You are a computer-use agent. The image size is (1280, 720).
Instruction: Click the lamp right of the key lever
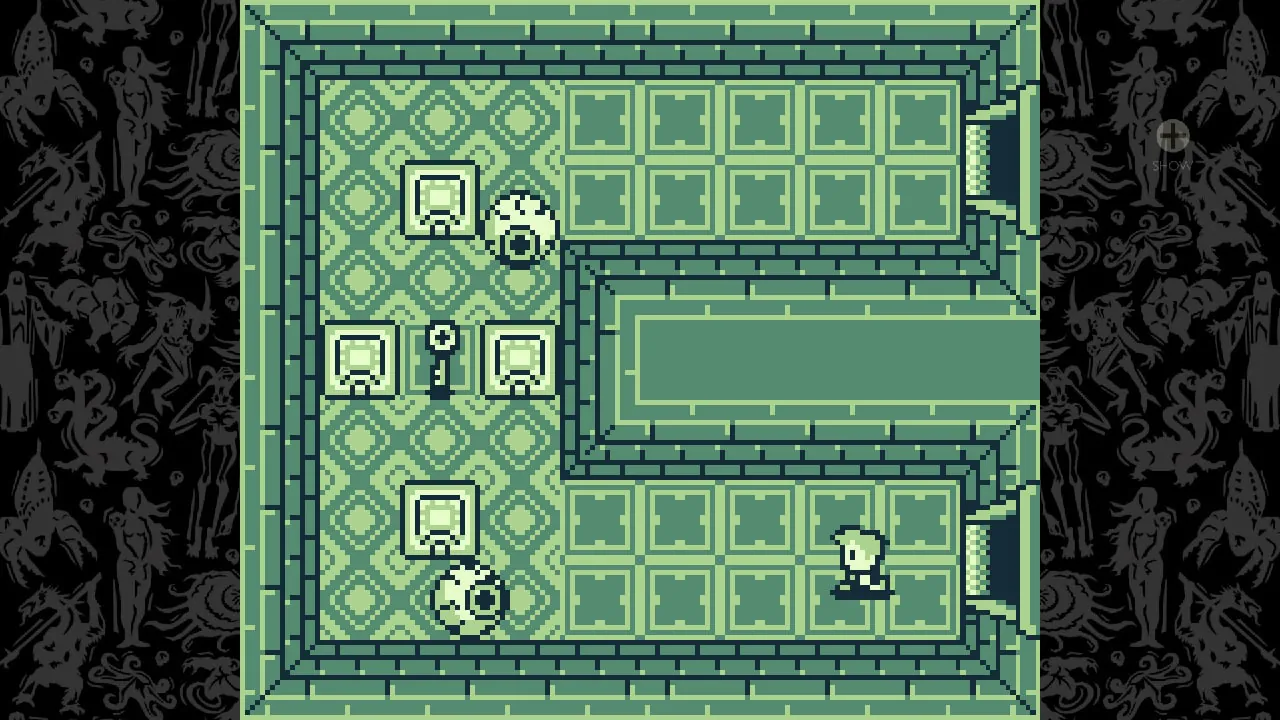(x=518, y=362)
